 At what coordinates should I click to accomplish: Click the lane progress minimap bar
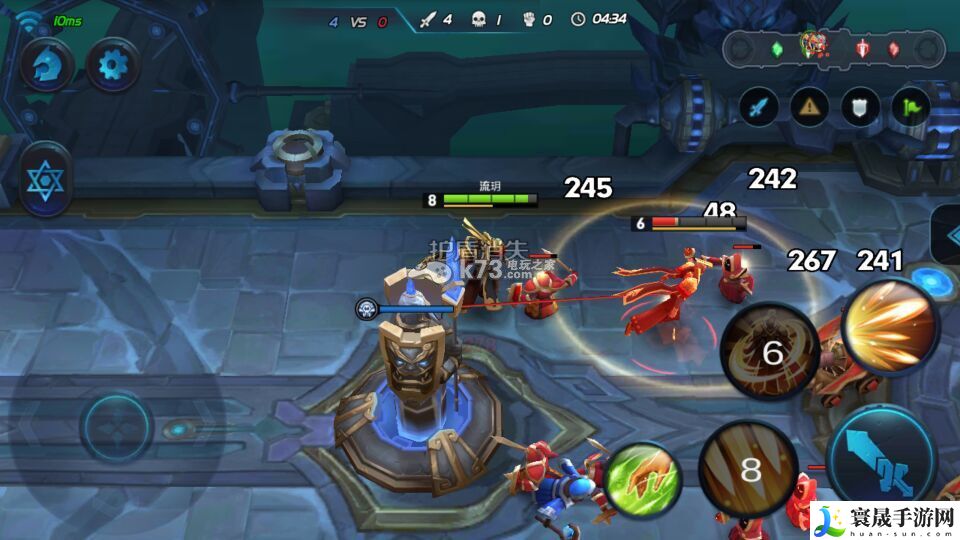[834, 47]
